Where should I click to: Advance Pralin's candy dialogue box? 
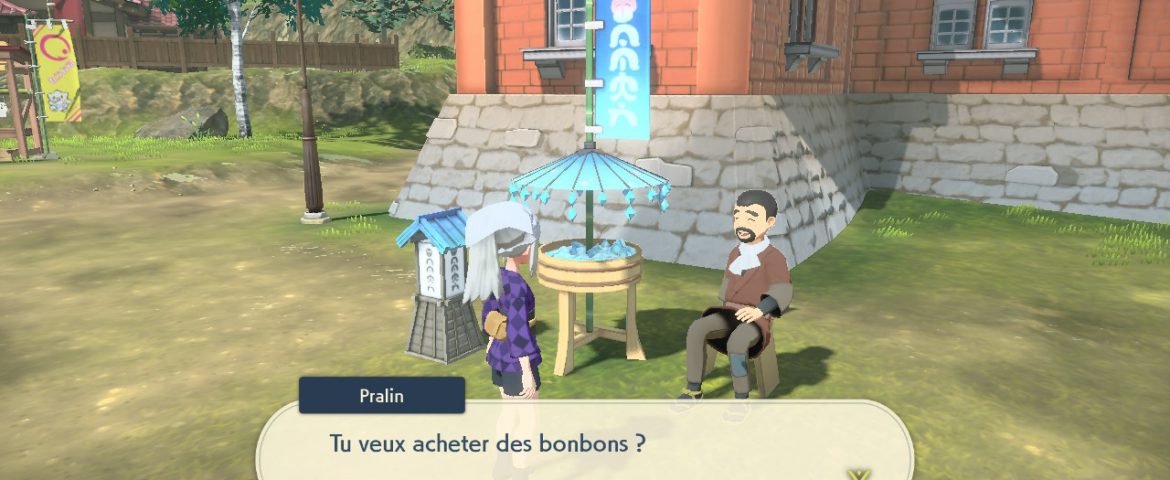coord(585,443)
